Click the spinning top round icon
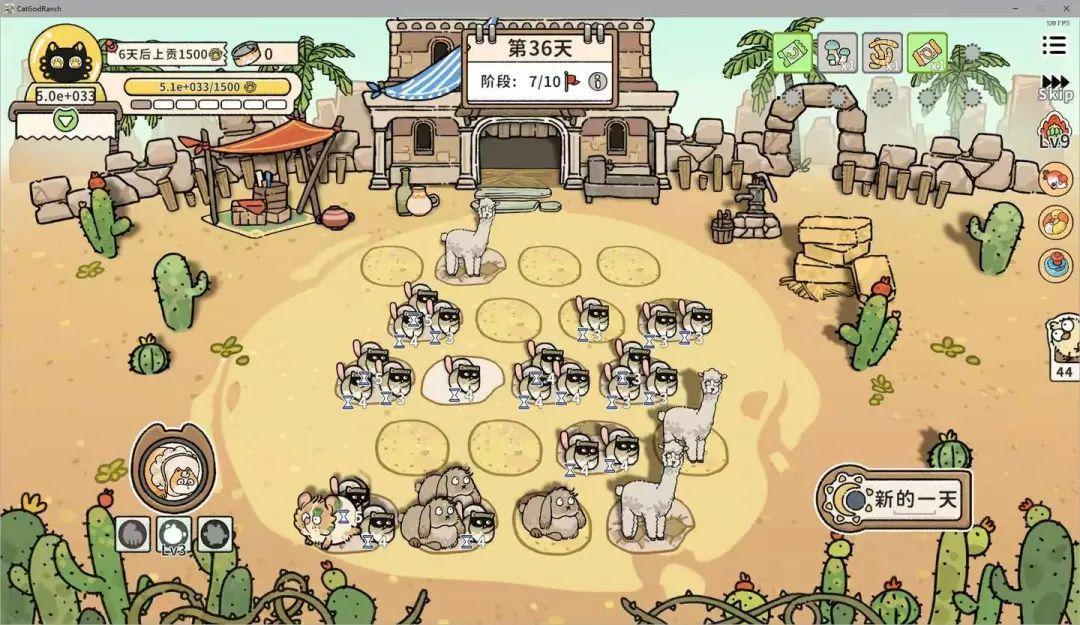 point(1056,264)
